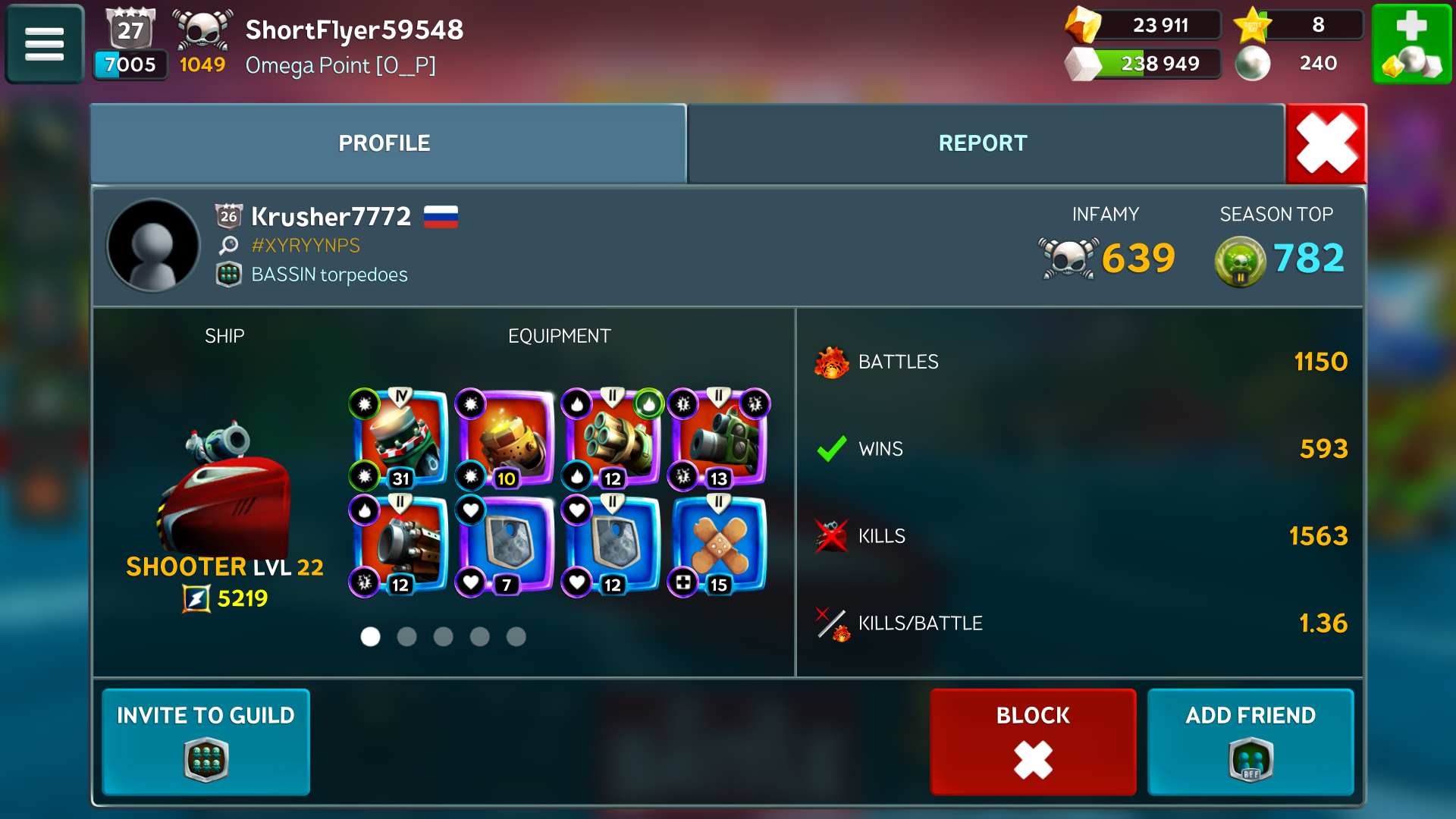Select the level 31 mine weapon card
Viewport: 1456px width, 819px height.
(400, 440)
